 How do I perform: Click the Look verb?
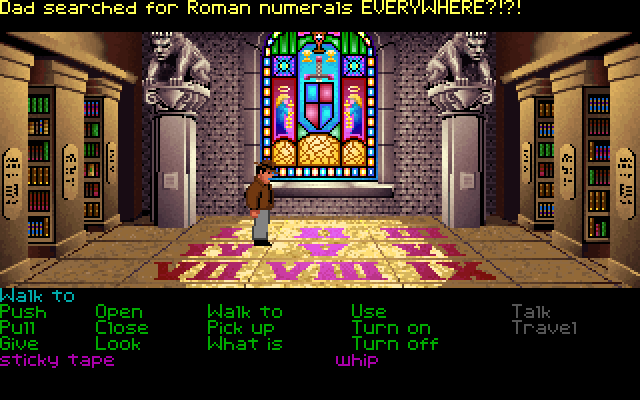118,343
